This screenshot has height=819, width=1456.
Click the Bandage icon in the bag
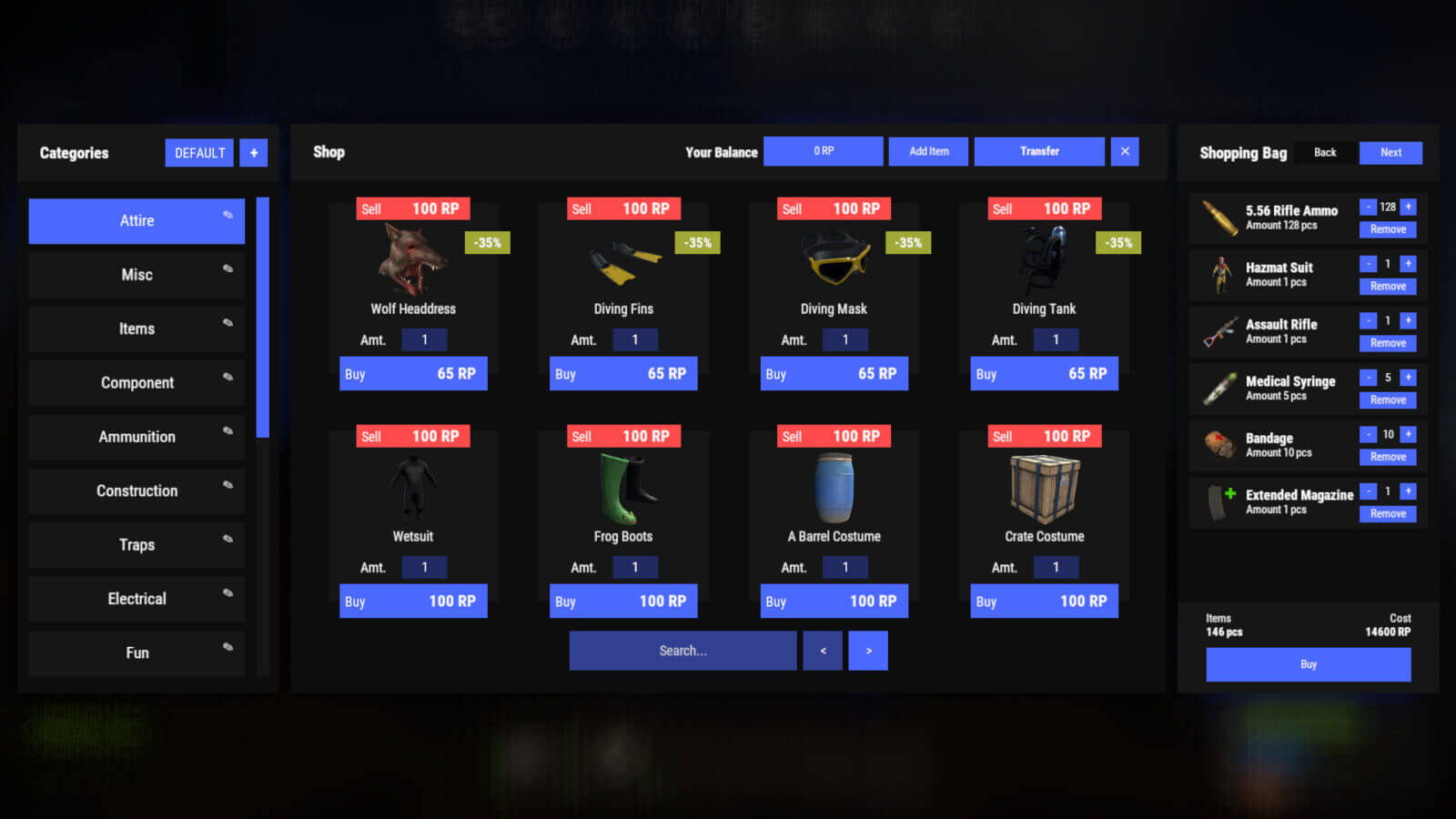point(1218,445)
